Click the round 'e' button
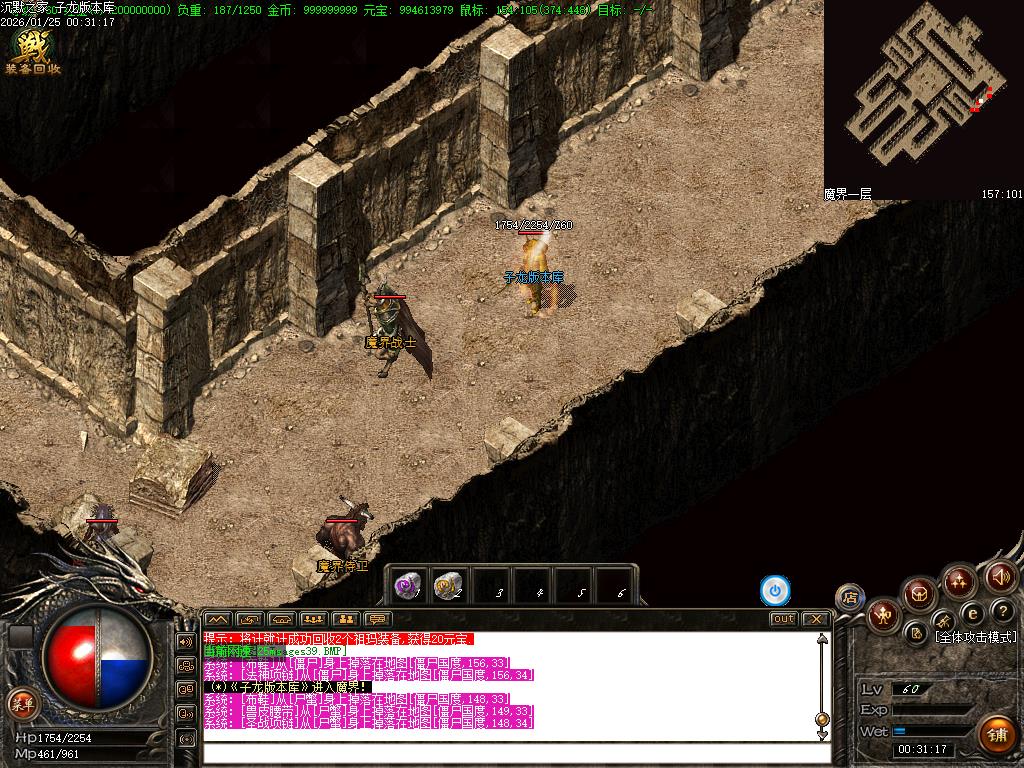This screenshot has height=768, width=1024. coord(972,613)
